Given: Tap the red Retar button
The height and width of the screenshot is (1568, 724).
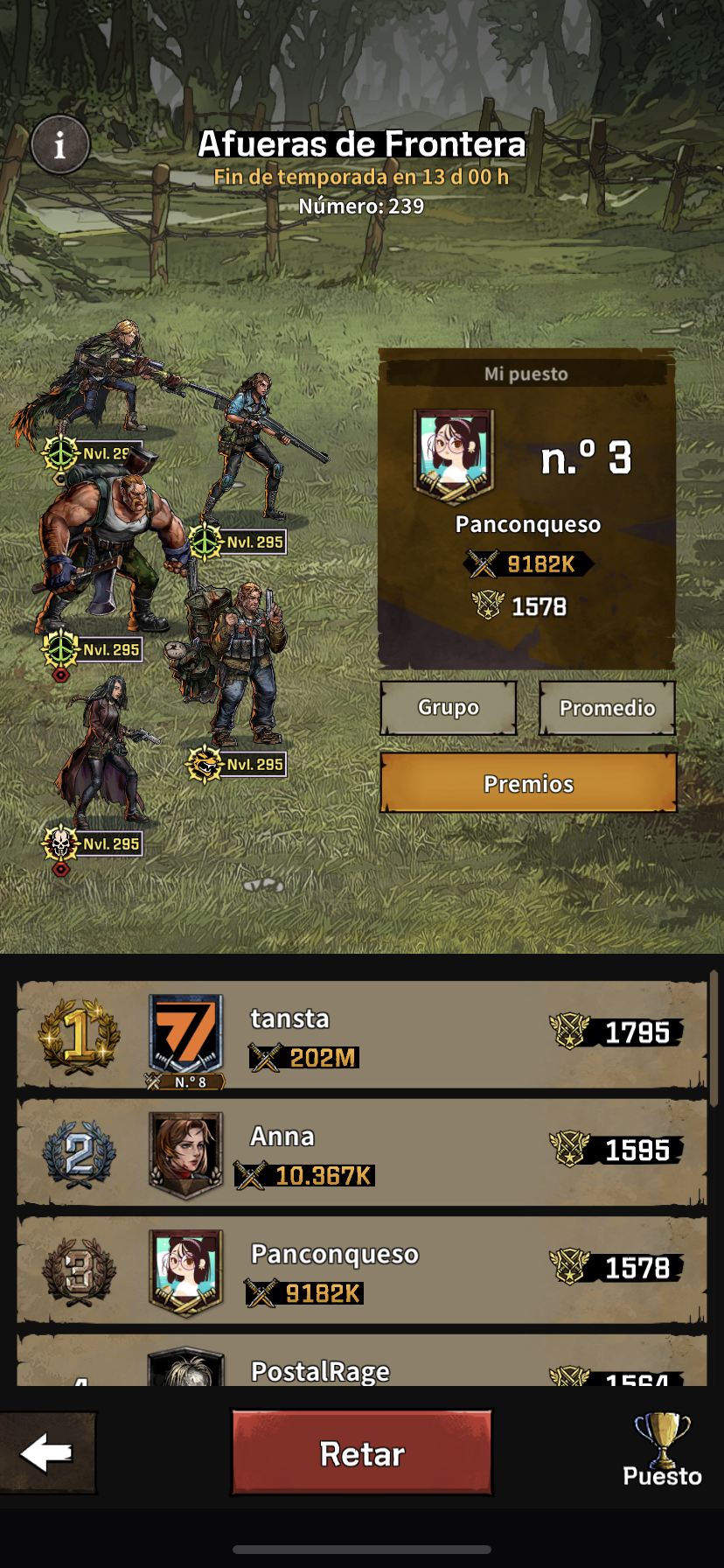Looking at the screenshot, I should point(362,1453).
